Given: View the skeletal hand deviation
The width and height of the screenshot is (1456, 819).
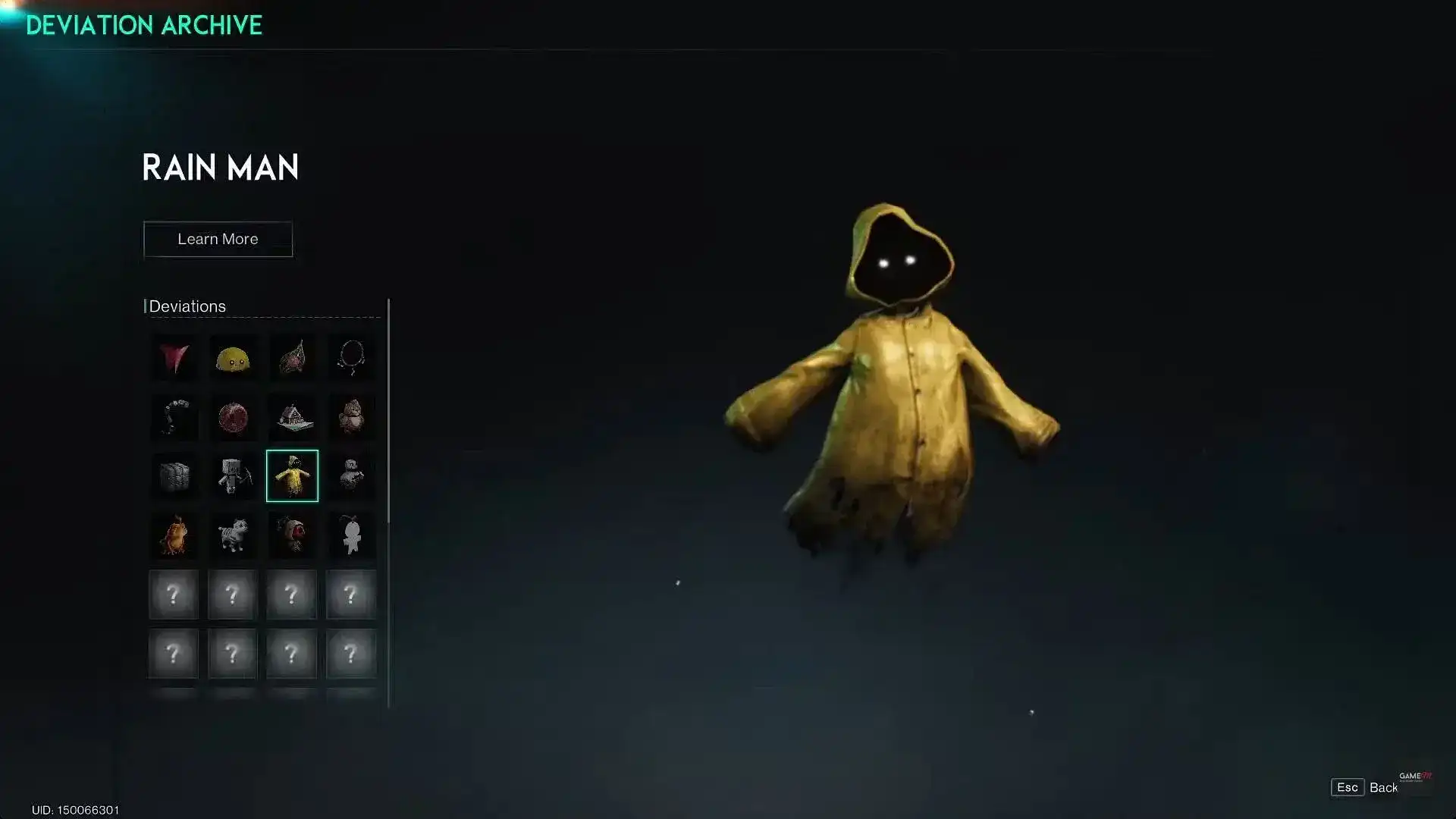Looking at the screenshot, I should pos(174,416).
